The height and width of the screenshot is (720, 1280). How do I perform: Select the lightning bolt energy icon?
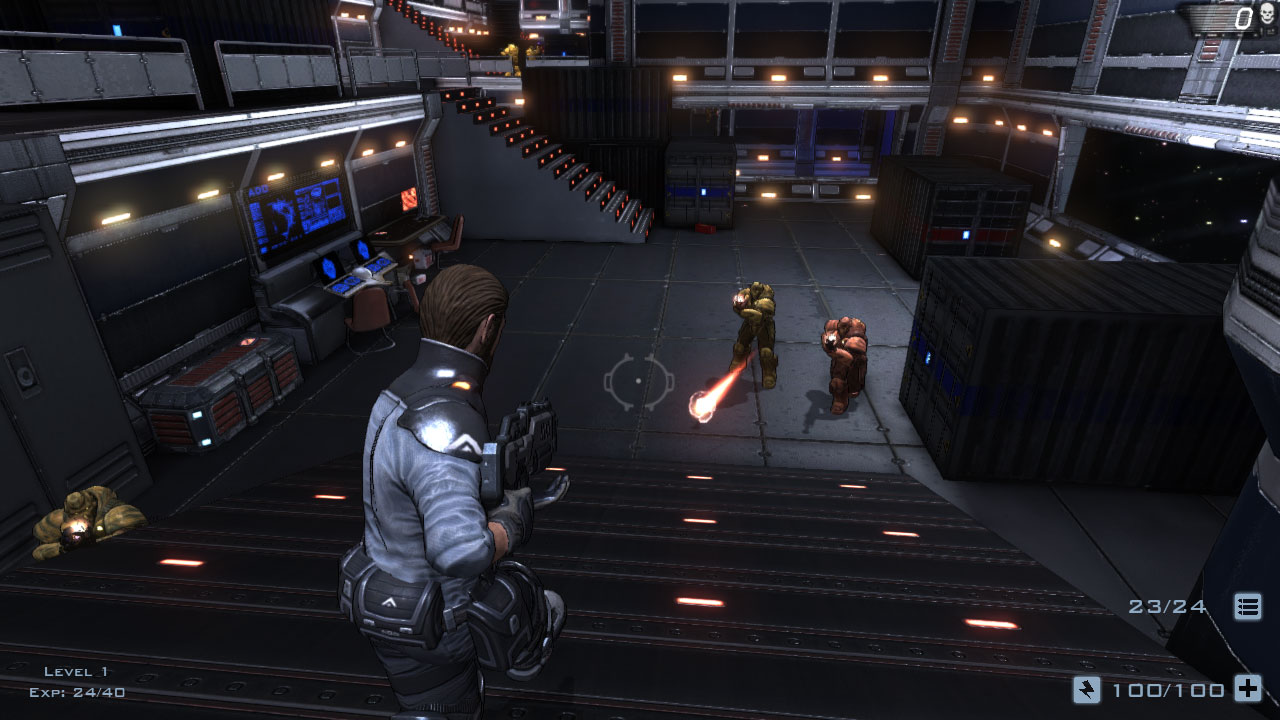1086,688
